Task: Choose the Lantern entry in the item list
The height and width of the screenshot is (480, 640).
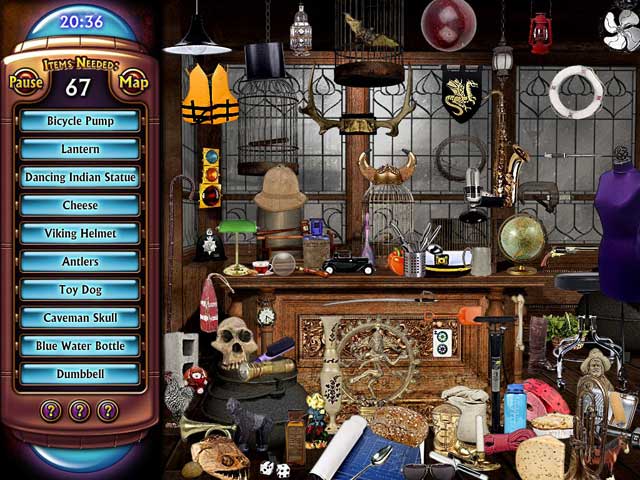Action: 80,149
